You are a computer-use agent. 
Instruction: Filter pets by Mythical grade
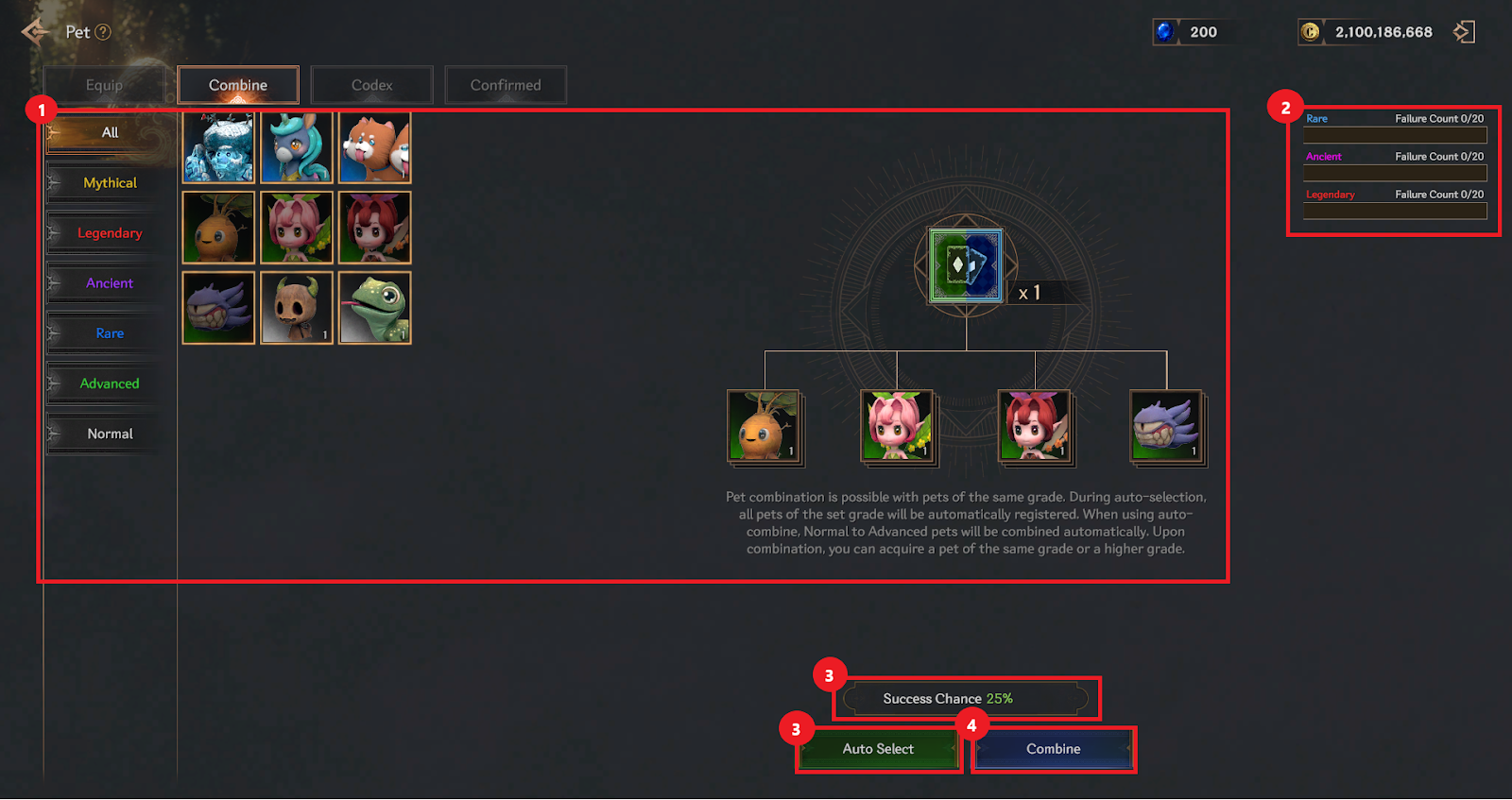click(x=110, y=183)
